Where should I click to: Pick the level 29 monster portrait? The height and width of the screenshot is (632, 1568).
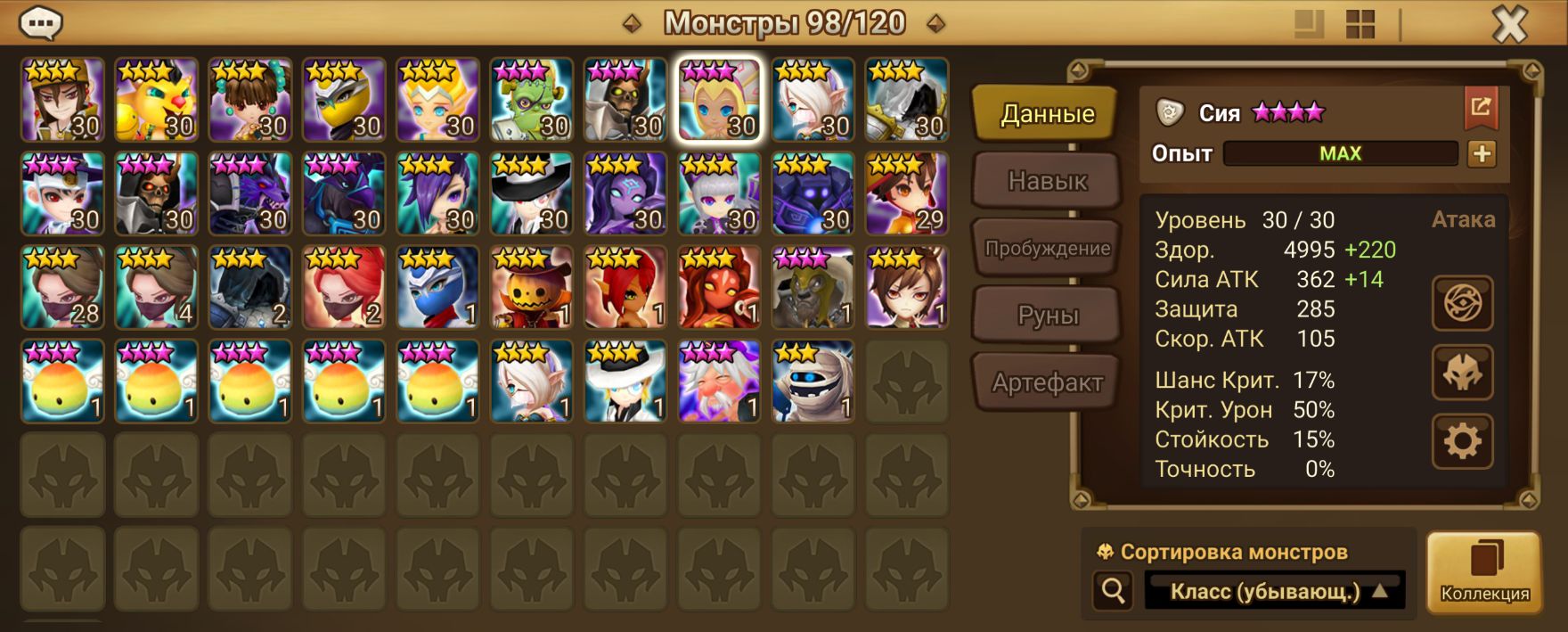(x=906, y=193)
